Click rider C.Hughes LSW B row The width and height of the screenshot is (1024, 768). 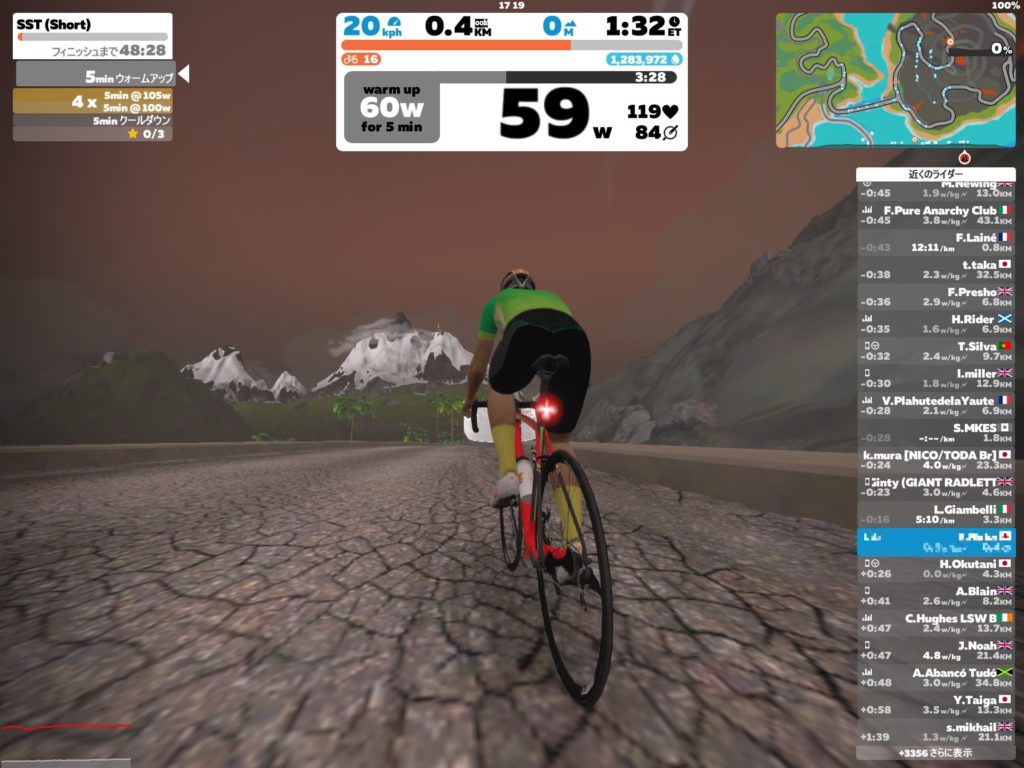[x=935, y=622]
